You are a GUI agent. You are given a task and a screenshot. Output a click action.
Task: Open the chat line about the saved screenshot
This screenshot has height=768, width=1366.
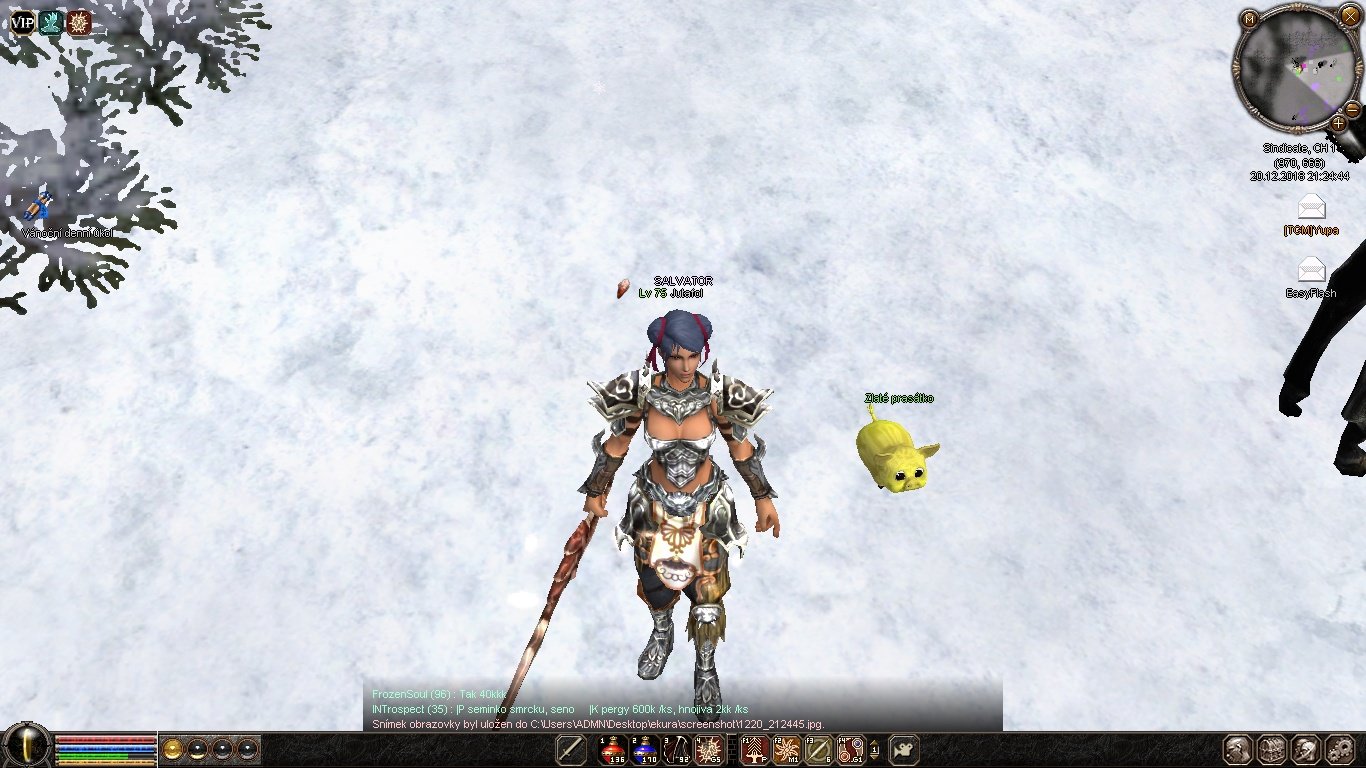[597, 723]
